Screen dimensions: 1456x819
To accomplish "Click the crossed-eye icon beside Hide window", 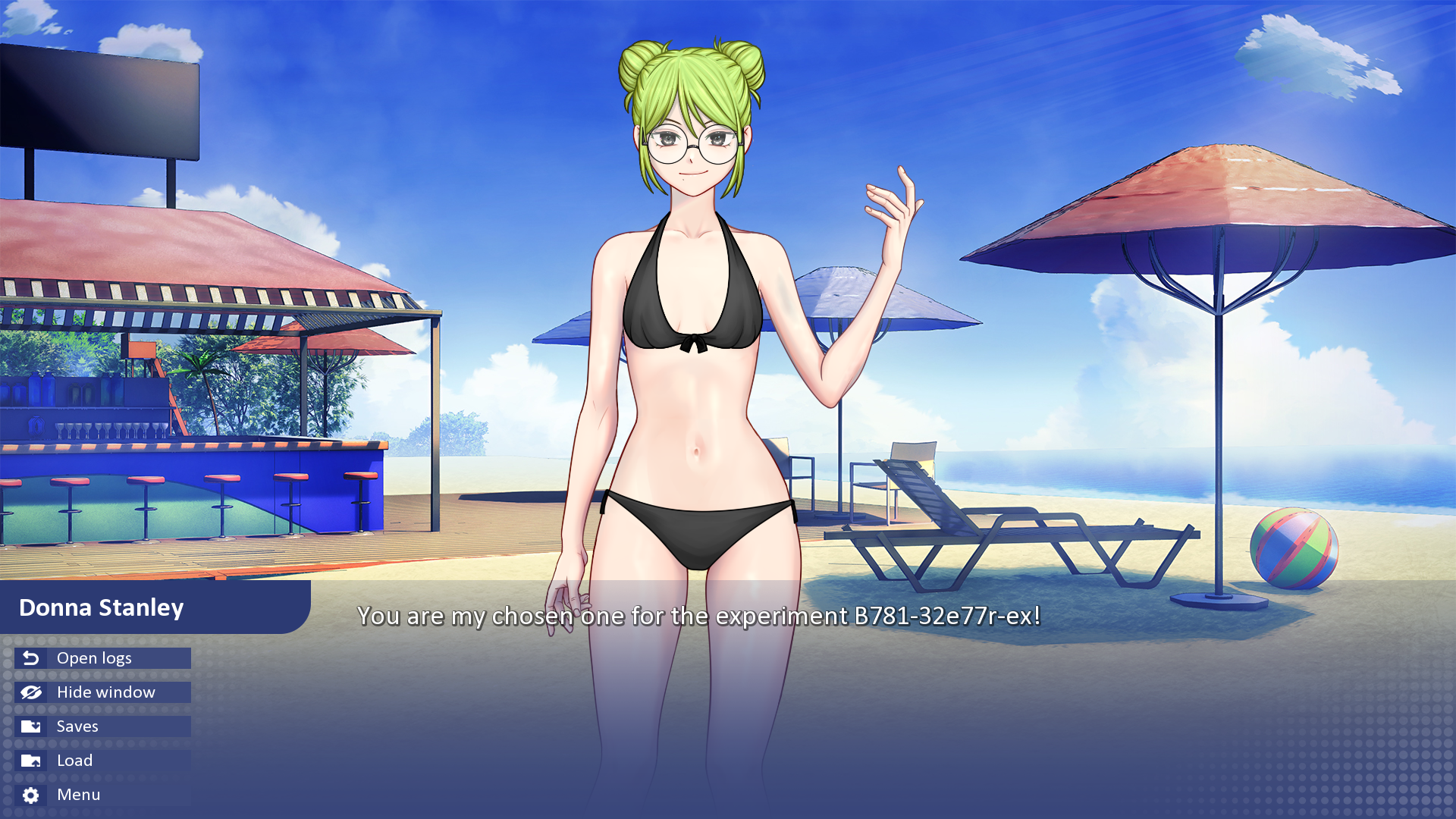I will point(30,692).
